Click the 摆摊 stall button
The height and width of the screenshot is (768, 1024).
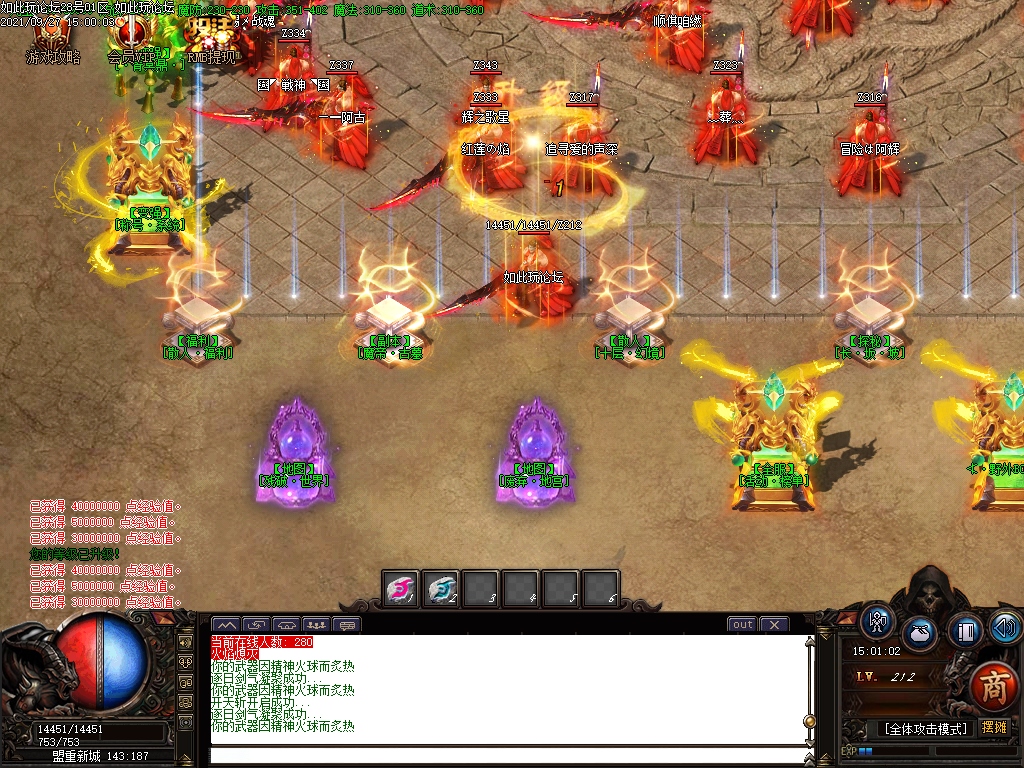click(994, 728)
